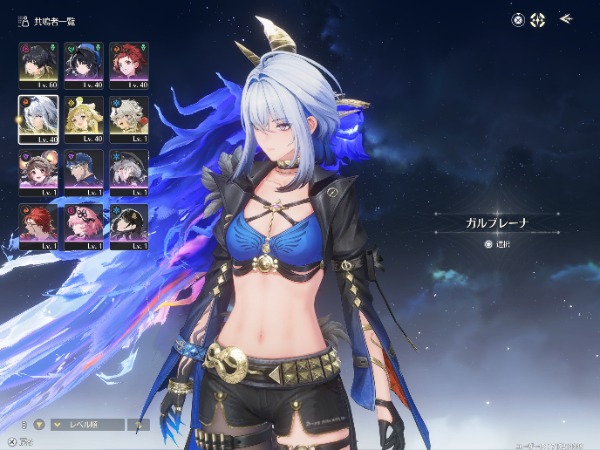Open the レベル順 sort dropdown

tap(86, 424)
